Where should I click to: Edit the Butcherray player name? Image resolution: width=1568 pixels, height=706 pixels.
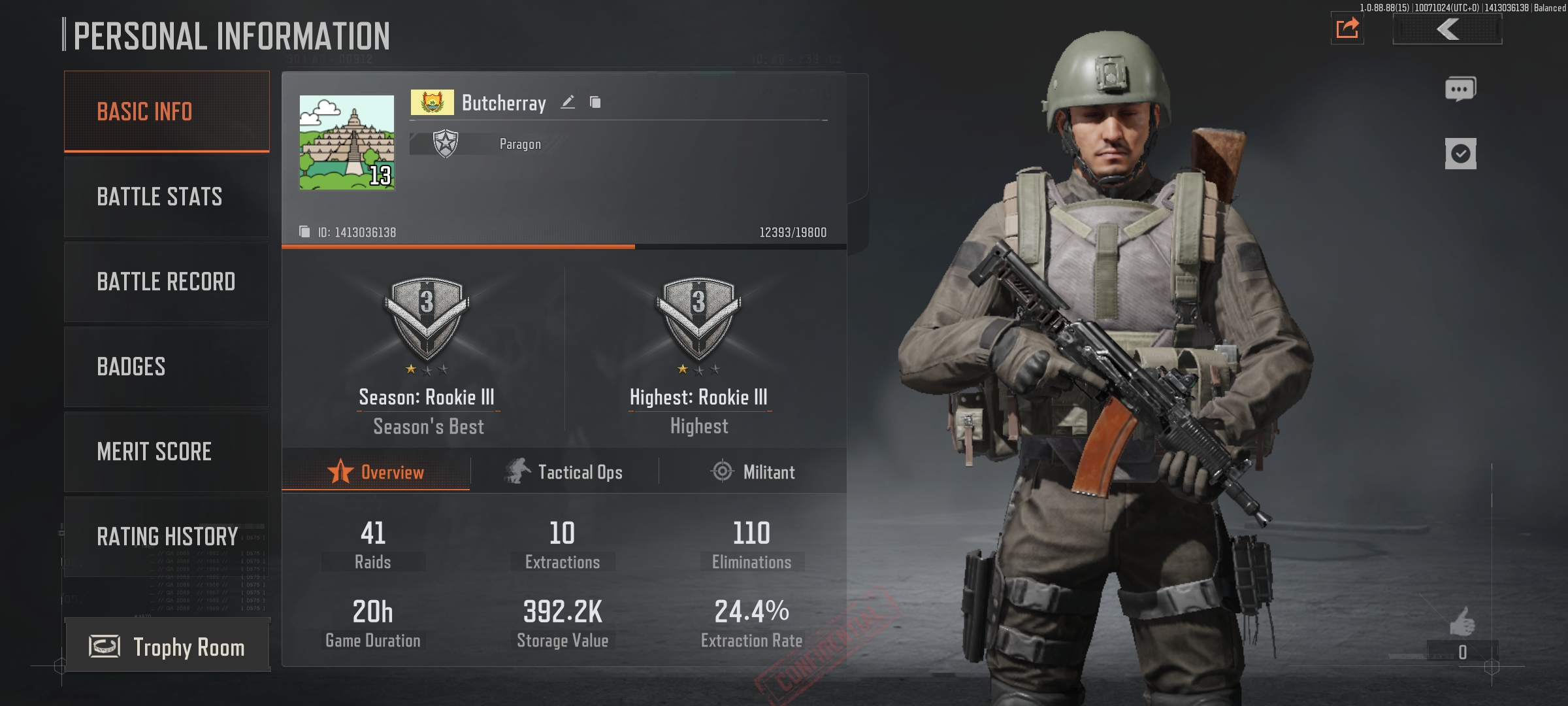pos(568,102)
